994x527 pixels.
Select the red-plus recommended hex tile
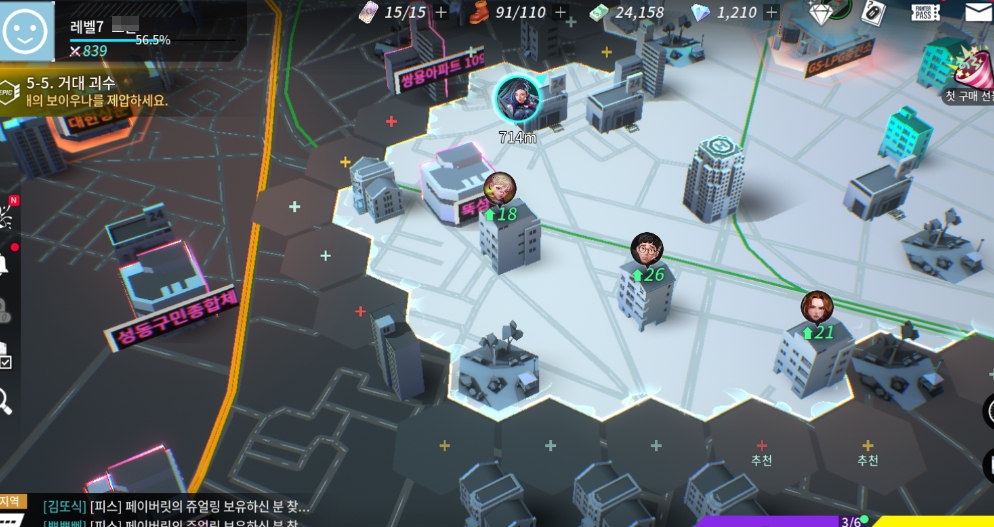[x=762, y=447]
